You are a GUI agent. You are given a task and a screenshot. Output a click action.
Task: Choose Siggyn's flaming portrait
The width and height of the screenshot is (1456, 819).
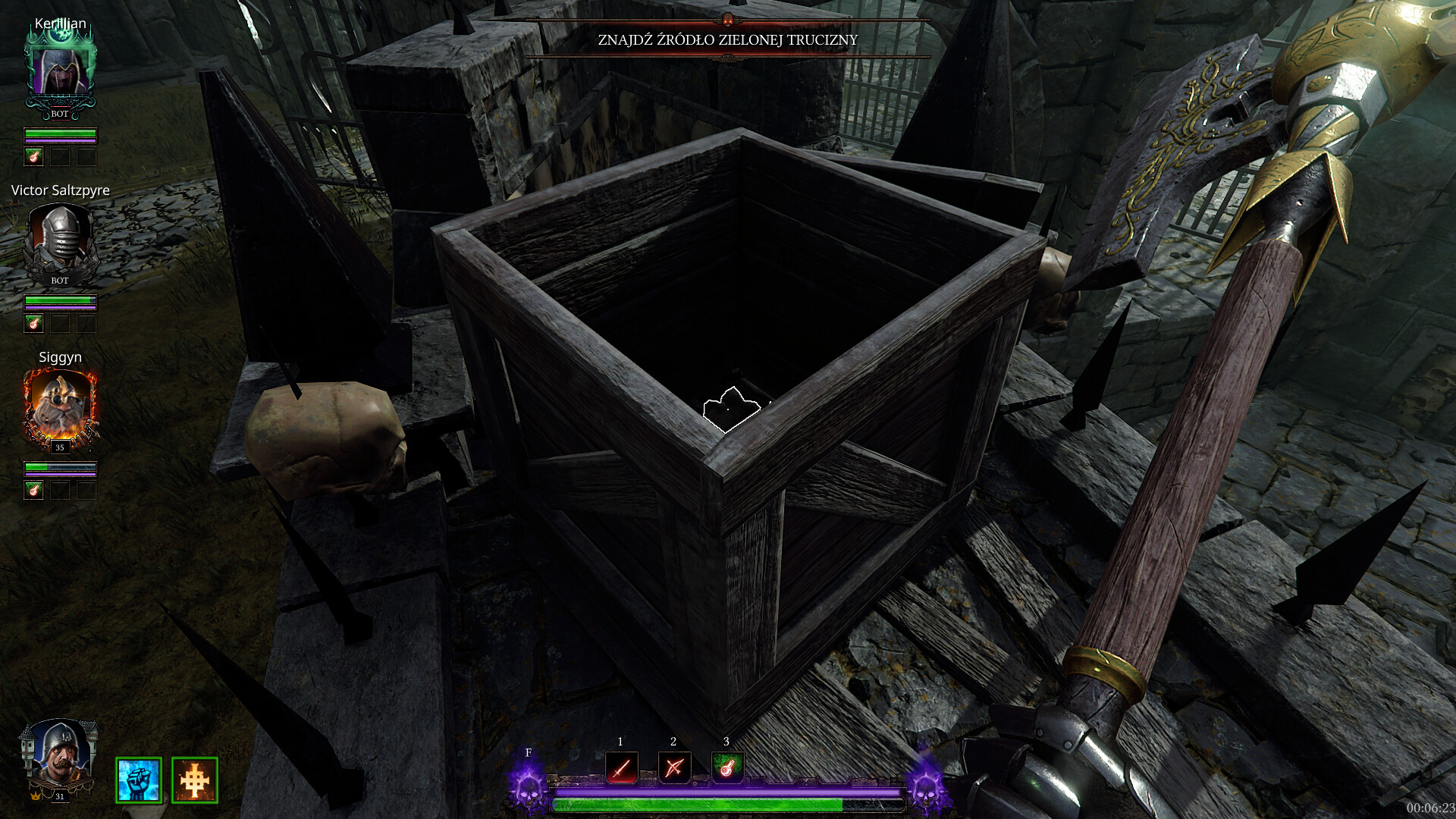(x=60, y=407)
